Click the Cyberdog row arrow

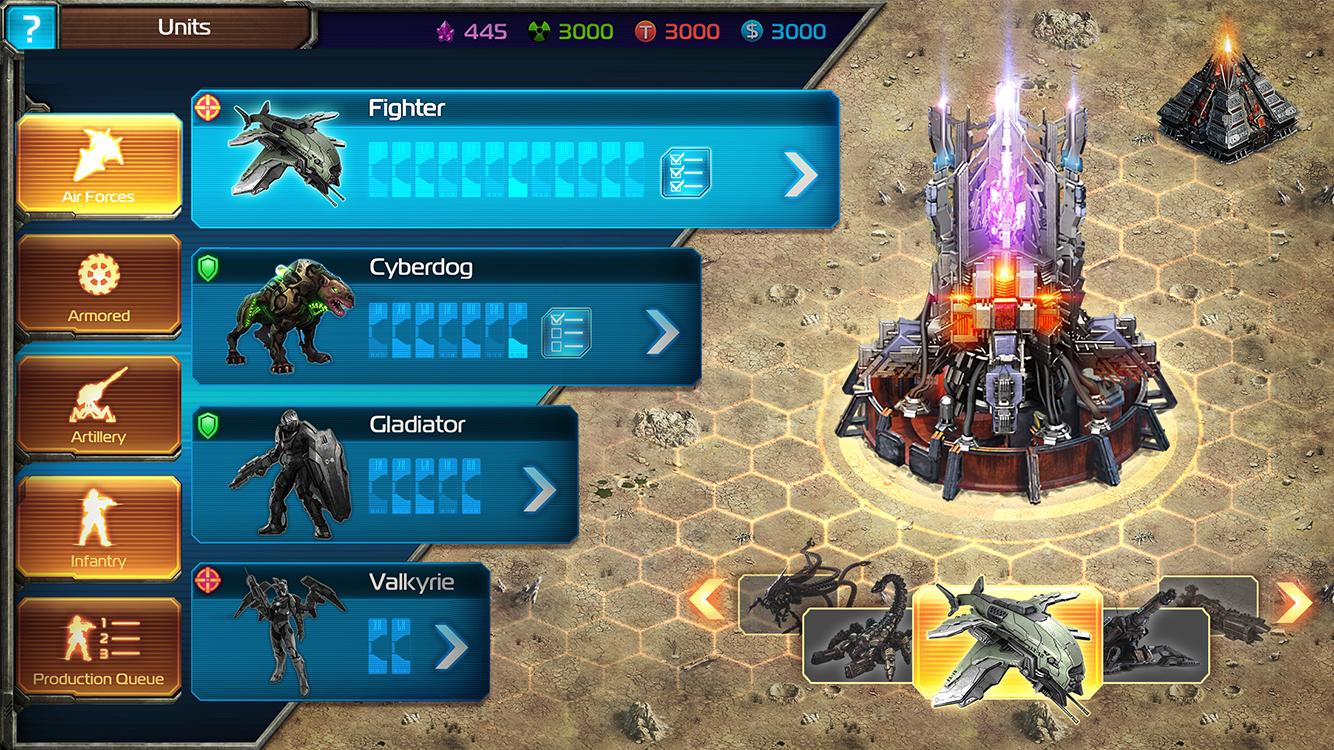pos(661,332)
